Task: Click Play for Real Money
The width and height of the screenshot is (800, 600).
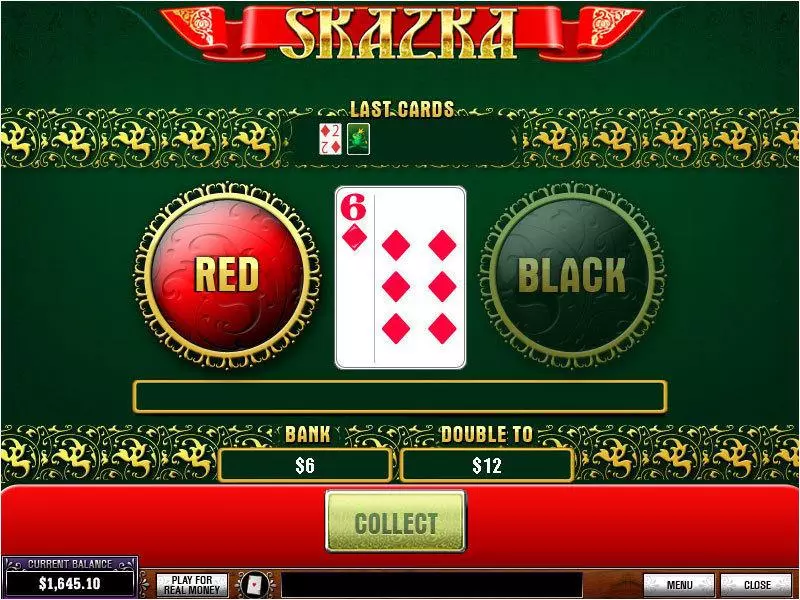Action: [192, 585]
